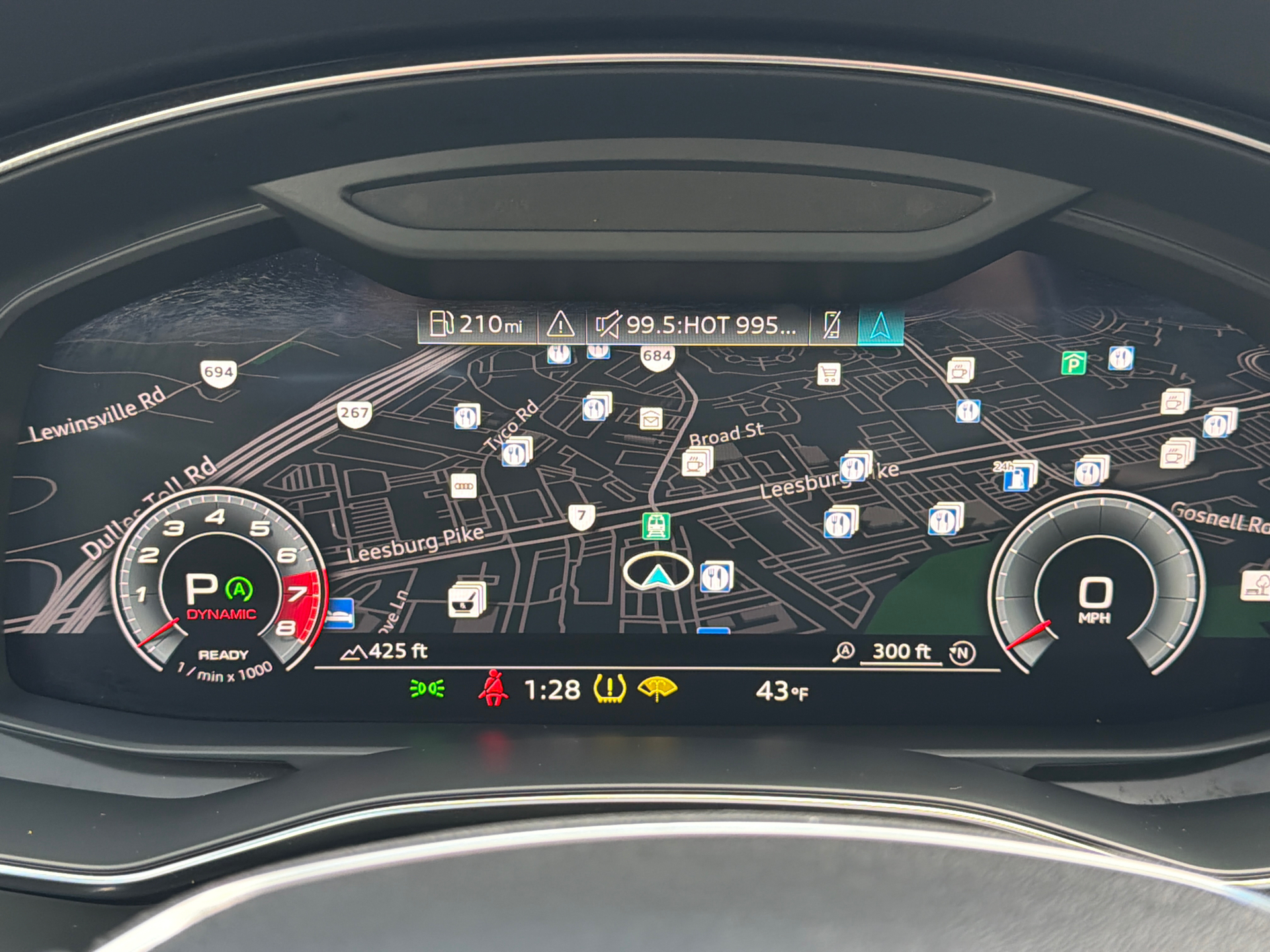The width and height of the screenshot is (1270, 952).
Task: Open the Audi rings dealership map icon
Action: (x=465, y=485)
